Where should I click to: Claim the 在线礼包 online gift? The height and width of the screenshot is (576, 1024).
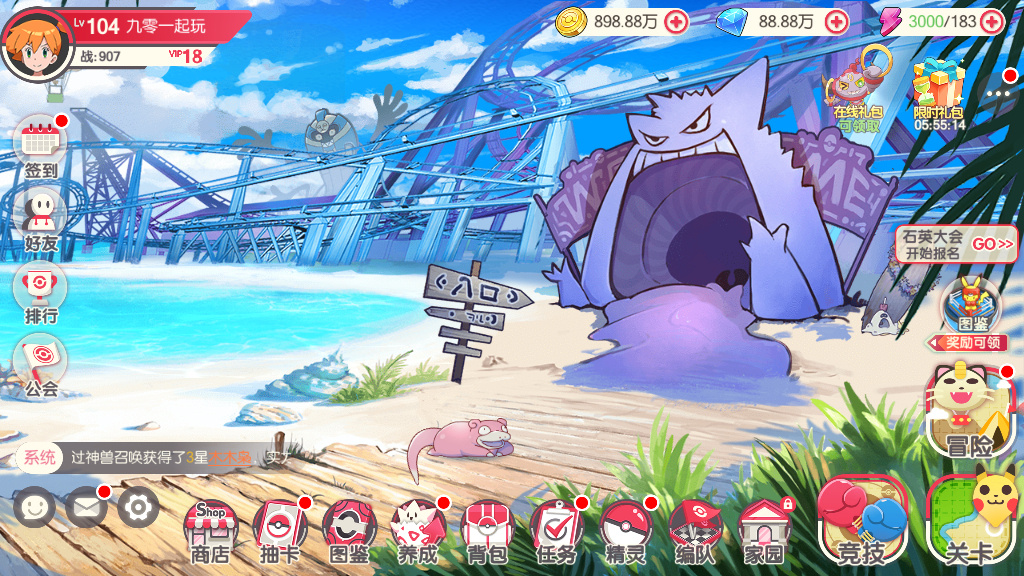click(x=858, y=90)
